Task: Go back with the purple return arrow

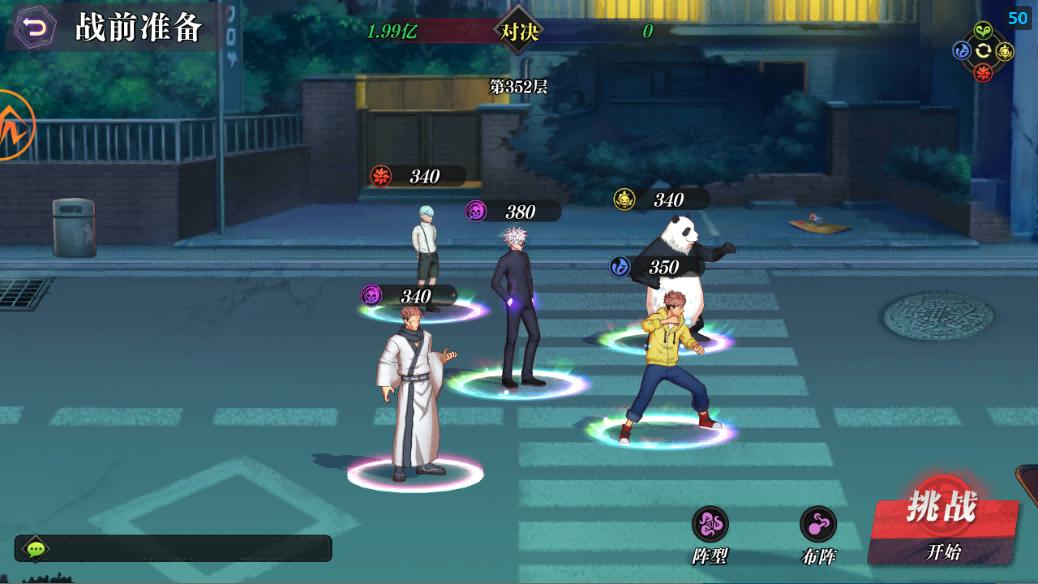Action: (36, 27)
